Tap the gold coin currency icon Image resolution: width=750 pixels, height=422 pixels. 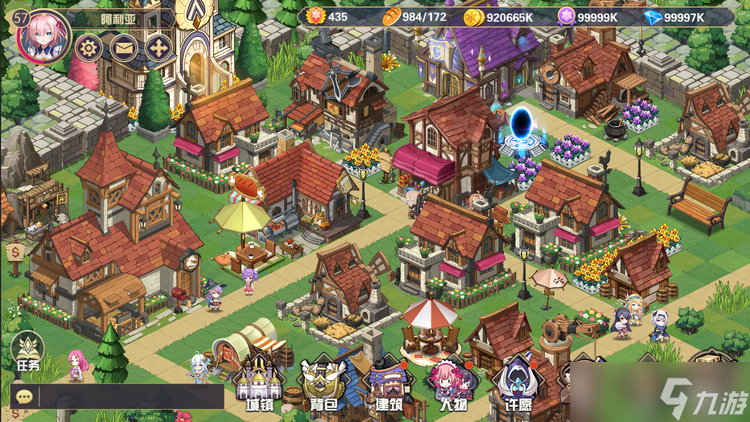(473, 17)
